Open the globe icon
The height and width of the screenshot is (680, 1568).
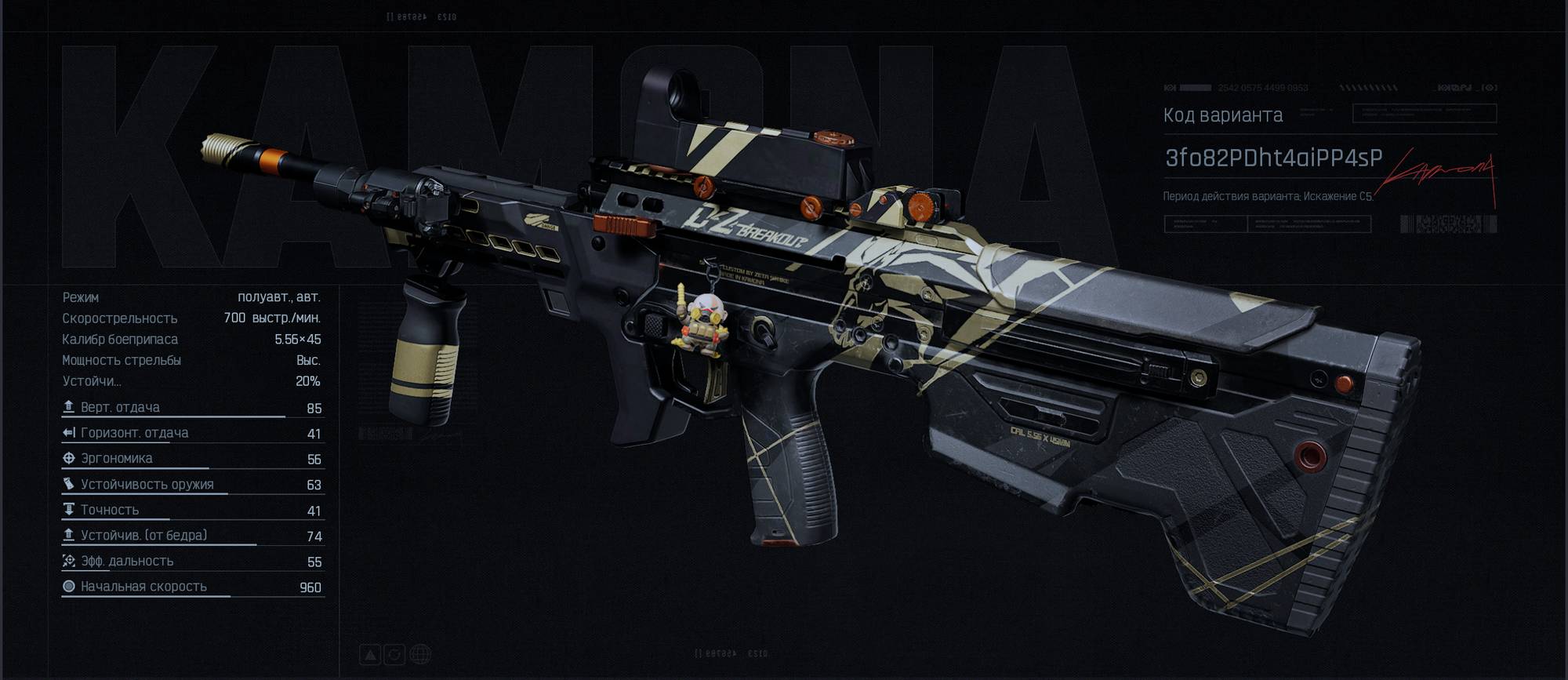420,654
